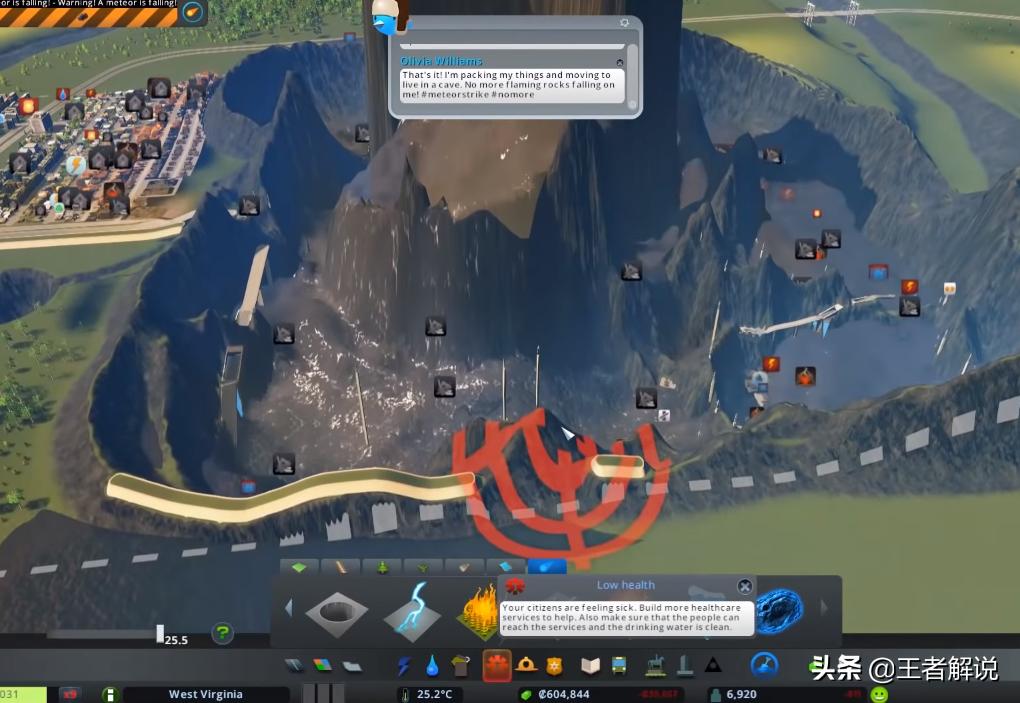1020x703 pixels.
Task: Open the green question mark help button
Action: tap(222, 633)
